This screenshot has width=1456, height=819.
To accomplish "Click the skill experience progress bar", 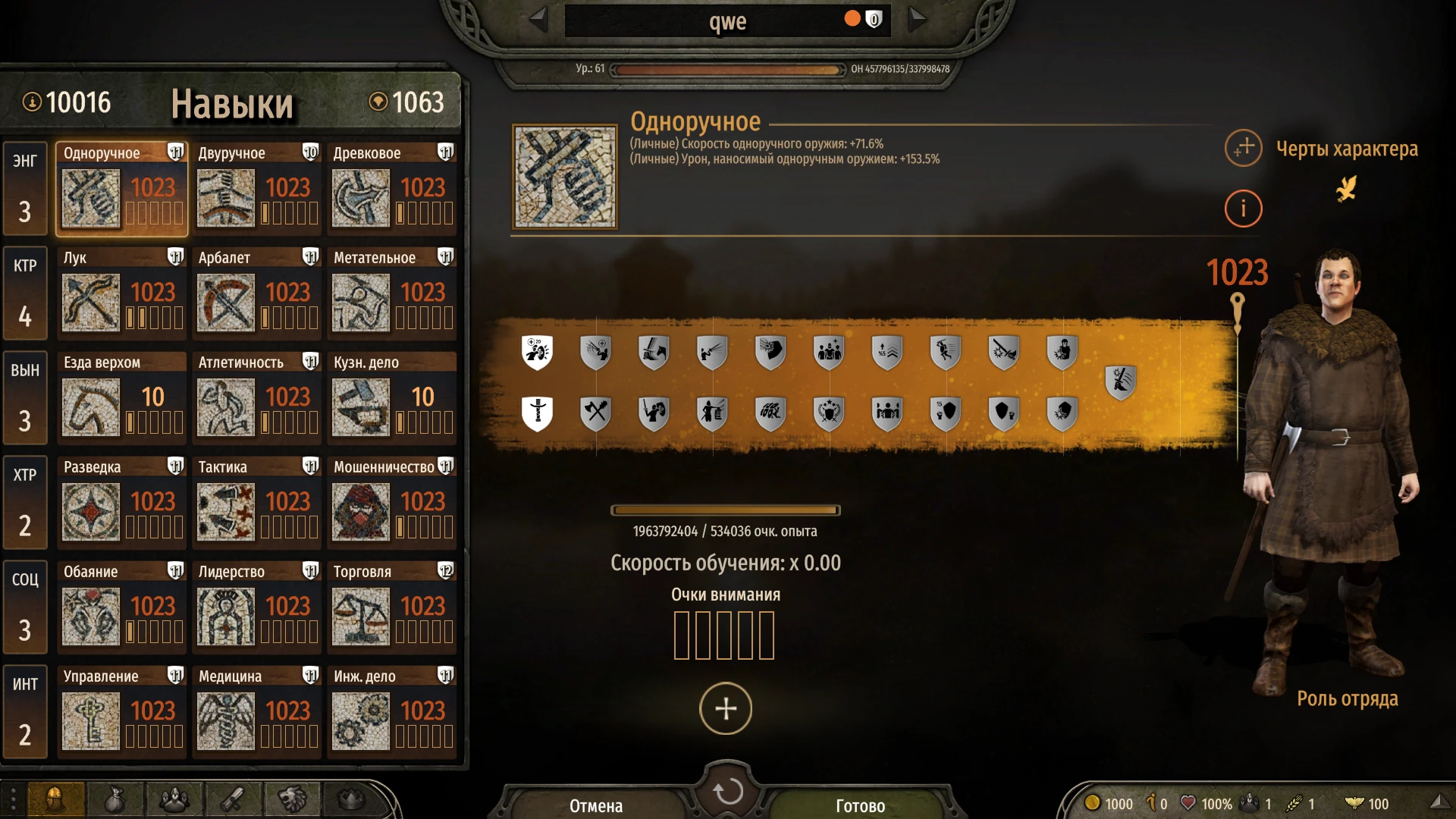I will (726, 510).
